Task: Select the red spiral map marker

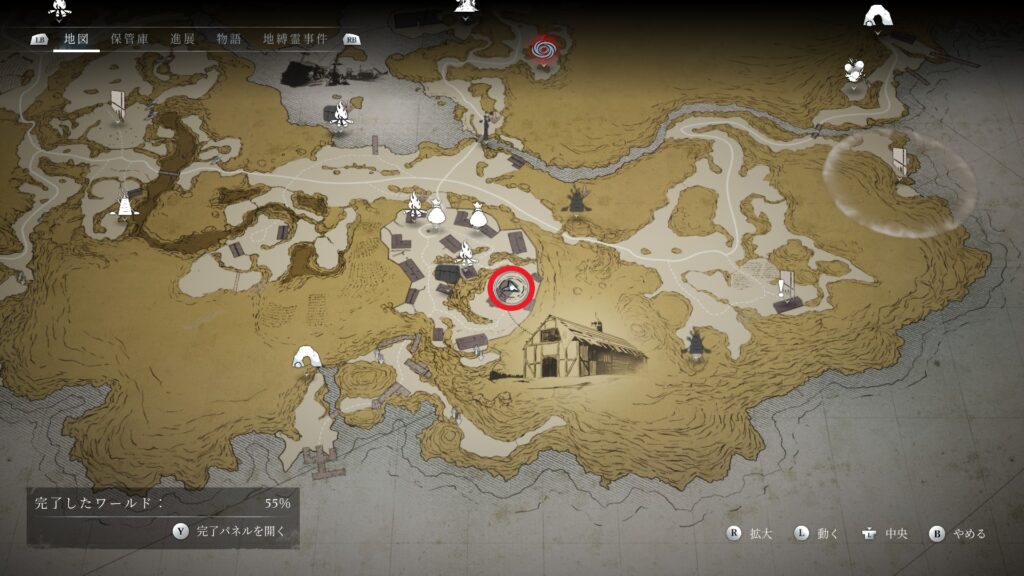Action: tap(543, 47)
